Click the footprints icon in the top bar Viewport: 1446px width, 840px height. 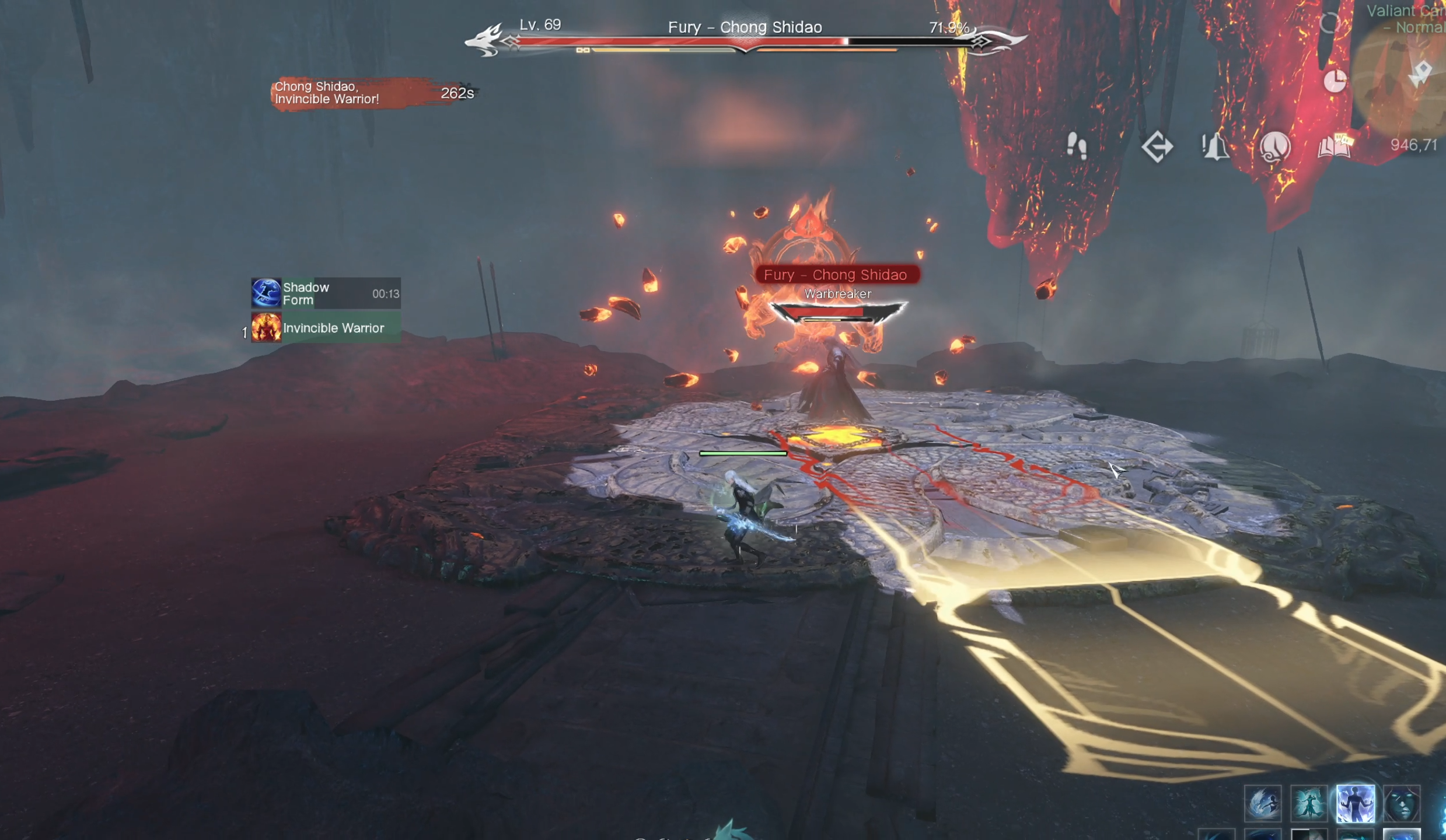(1077, 146)
